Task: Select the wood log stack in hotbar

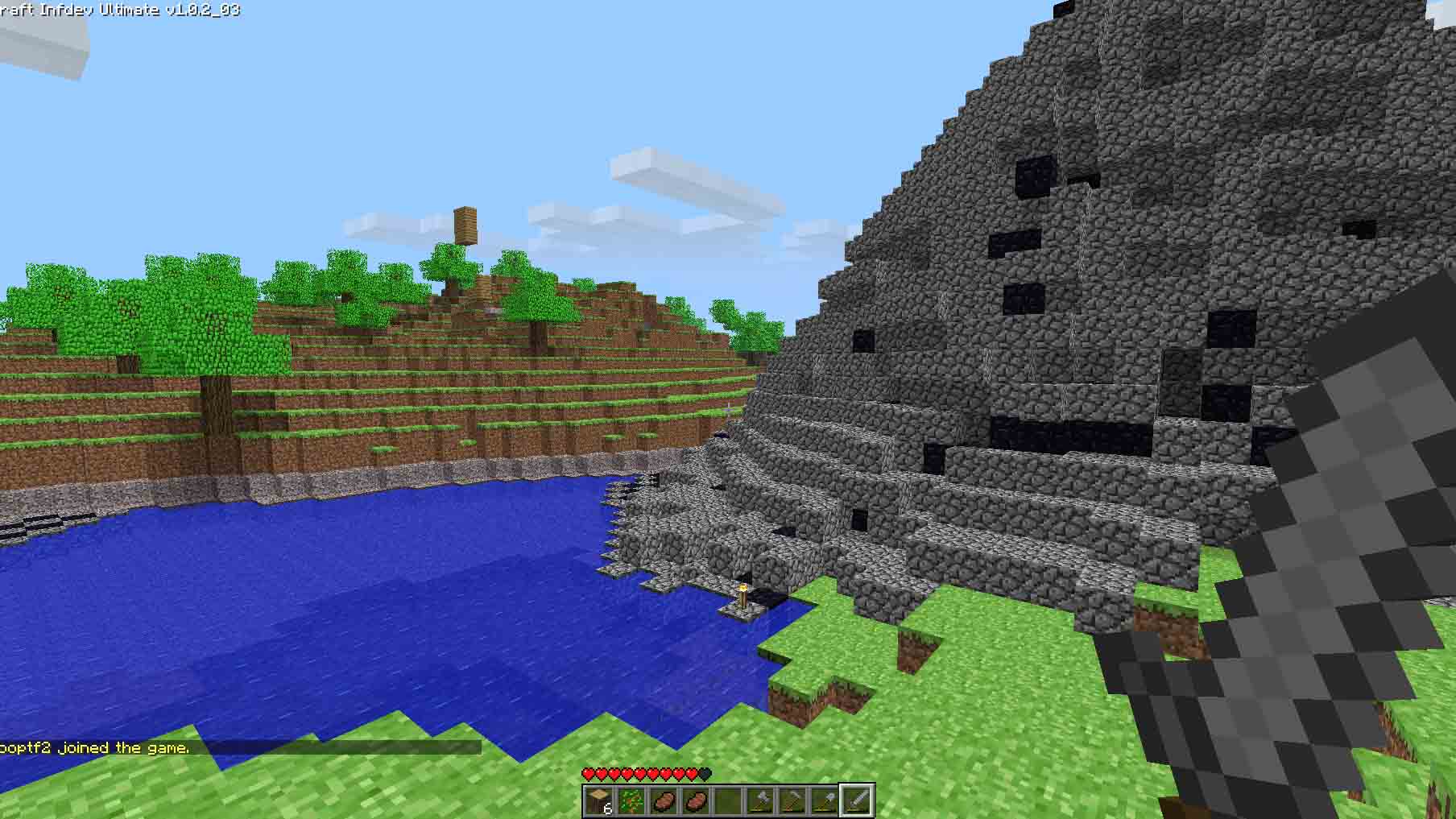Action: tap(599, 801)
